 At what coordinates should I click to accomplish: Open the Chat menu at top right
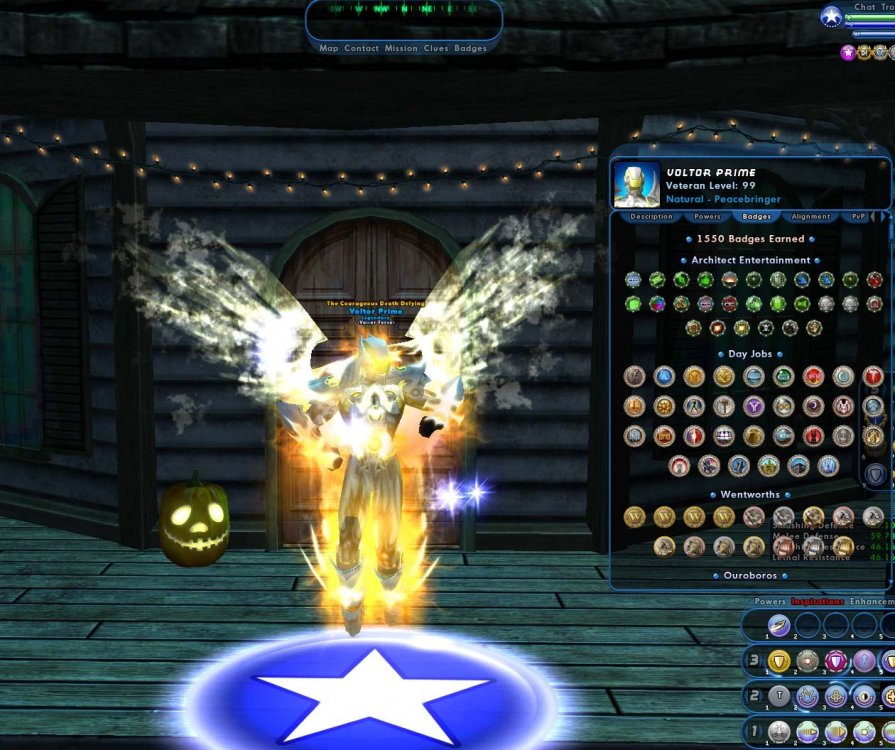tap(865, 7)
